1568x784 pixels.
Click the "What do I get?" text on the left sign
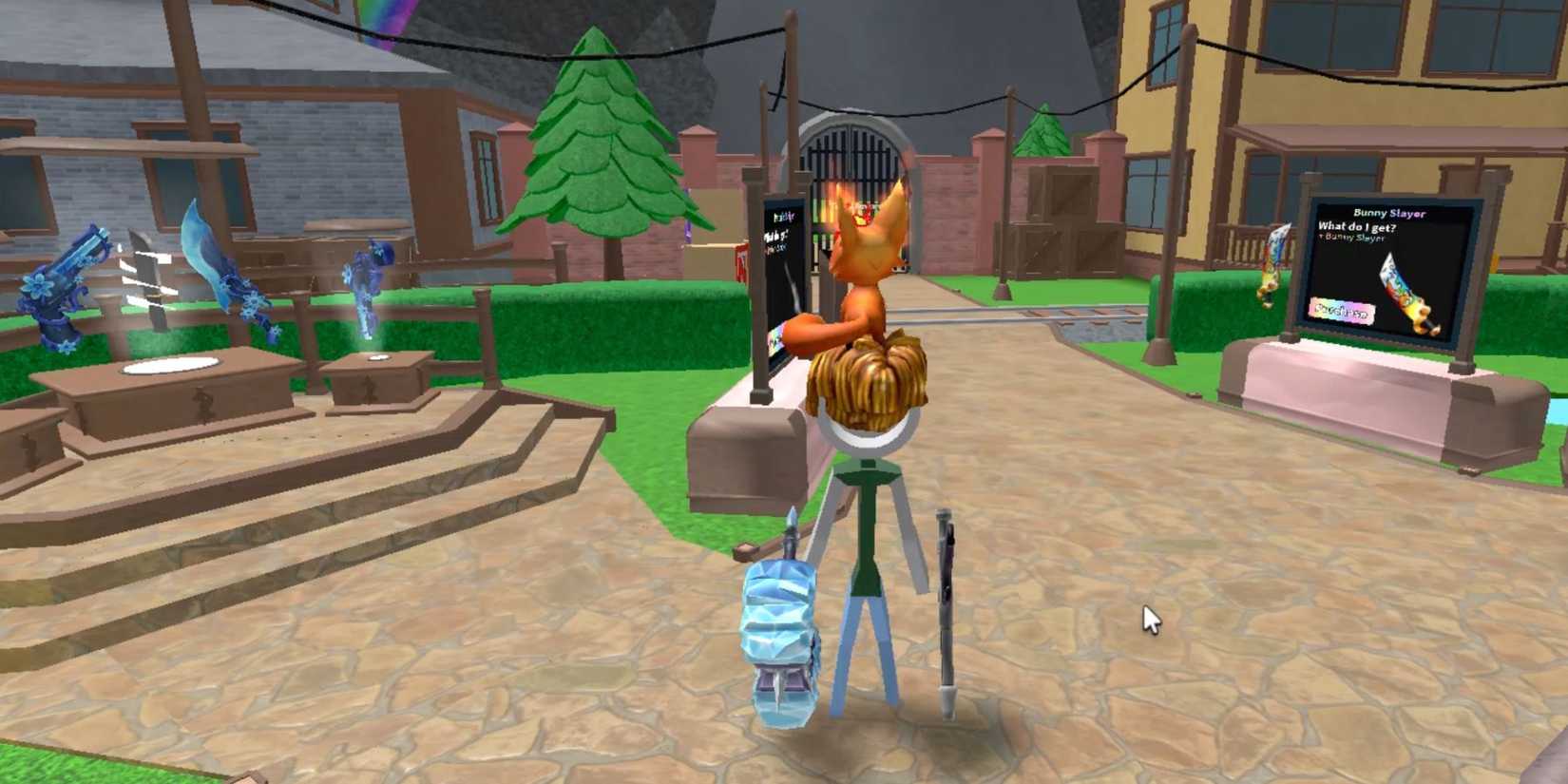click(777, 236)
